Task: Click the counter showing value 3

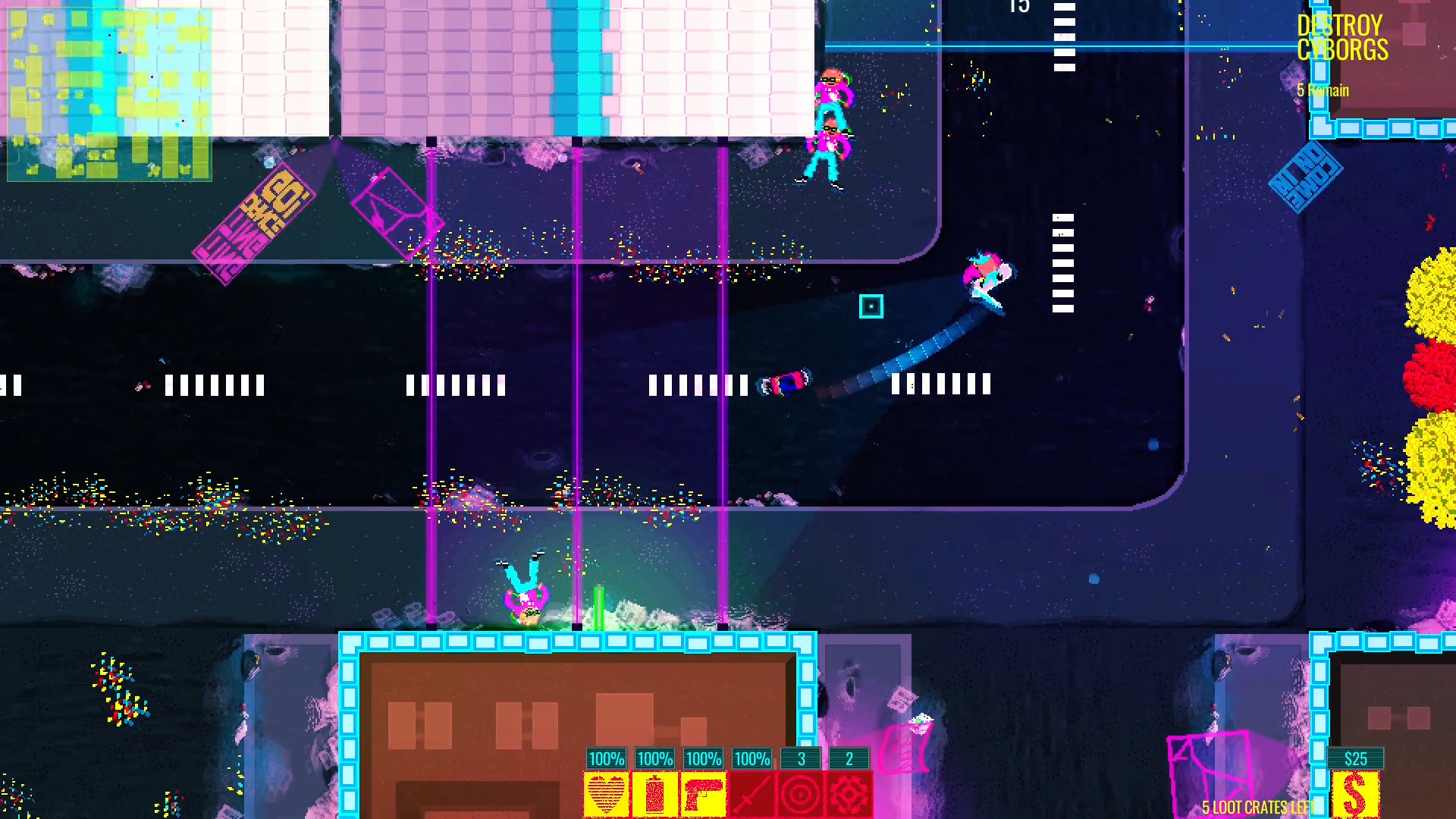Action: point(801,758)
